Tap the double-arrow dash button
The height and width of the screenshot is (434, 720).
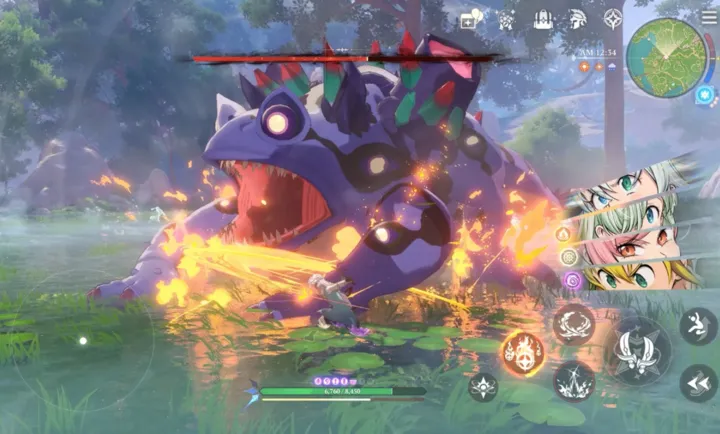(697, 382)
